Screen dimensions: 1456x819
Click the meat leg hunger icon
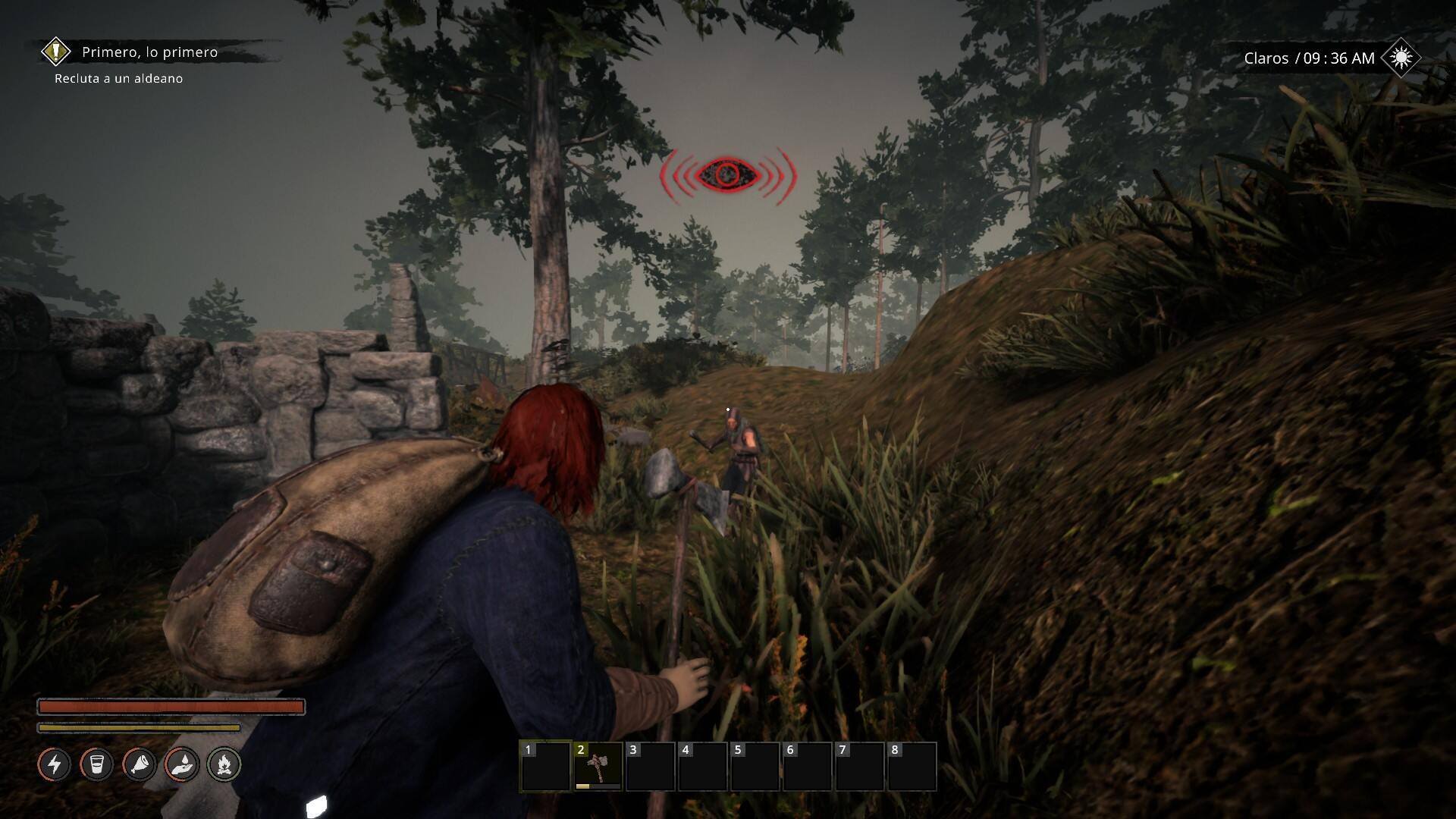coord(140,764)
